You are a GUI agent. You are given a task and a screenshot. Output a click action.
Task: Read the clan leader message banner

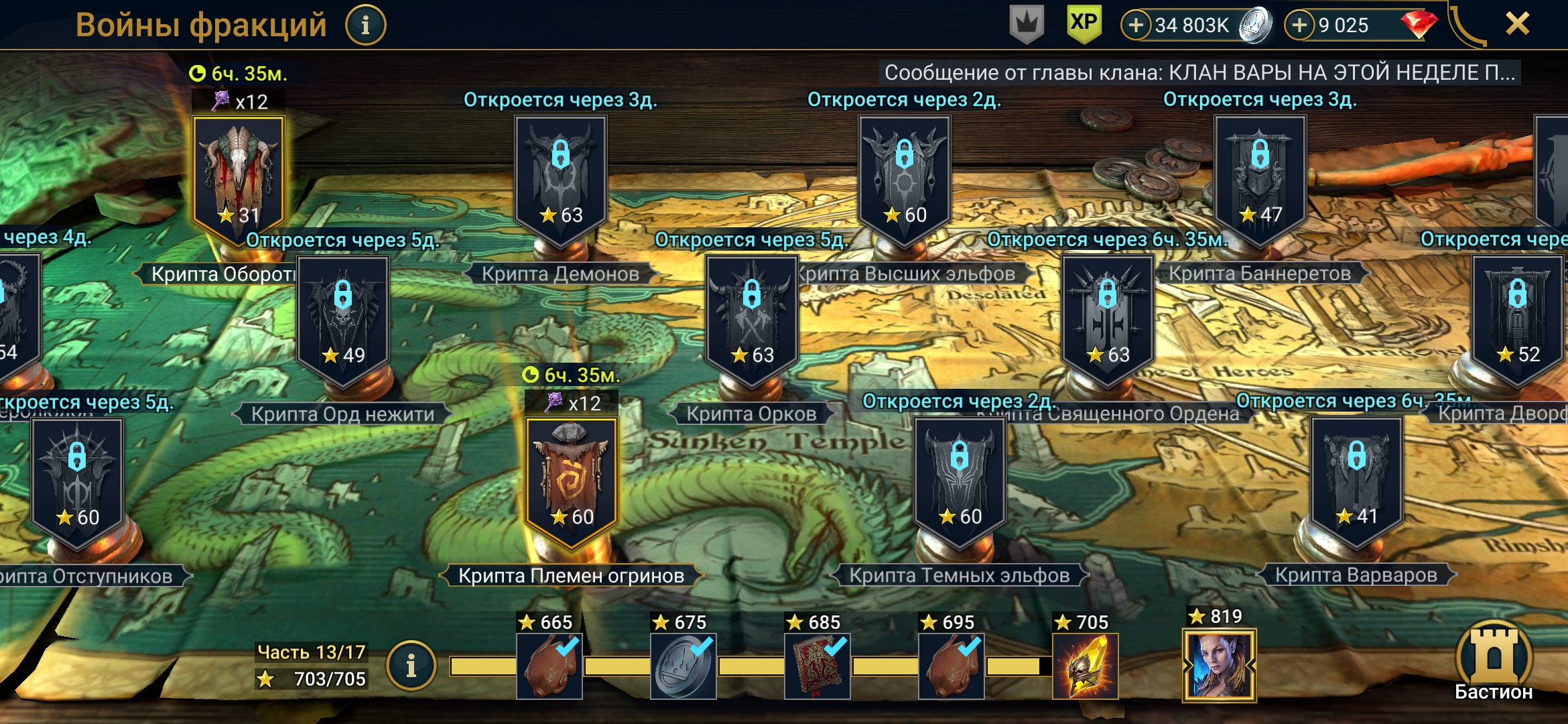tap(1199, 72)
